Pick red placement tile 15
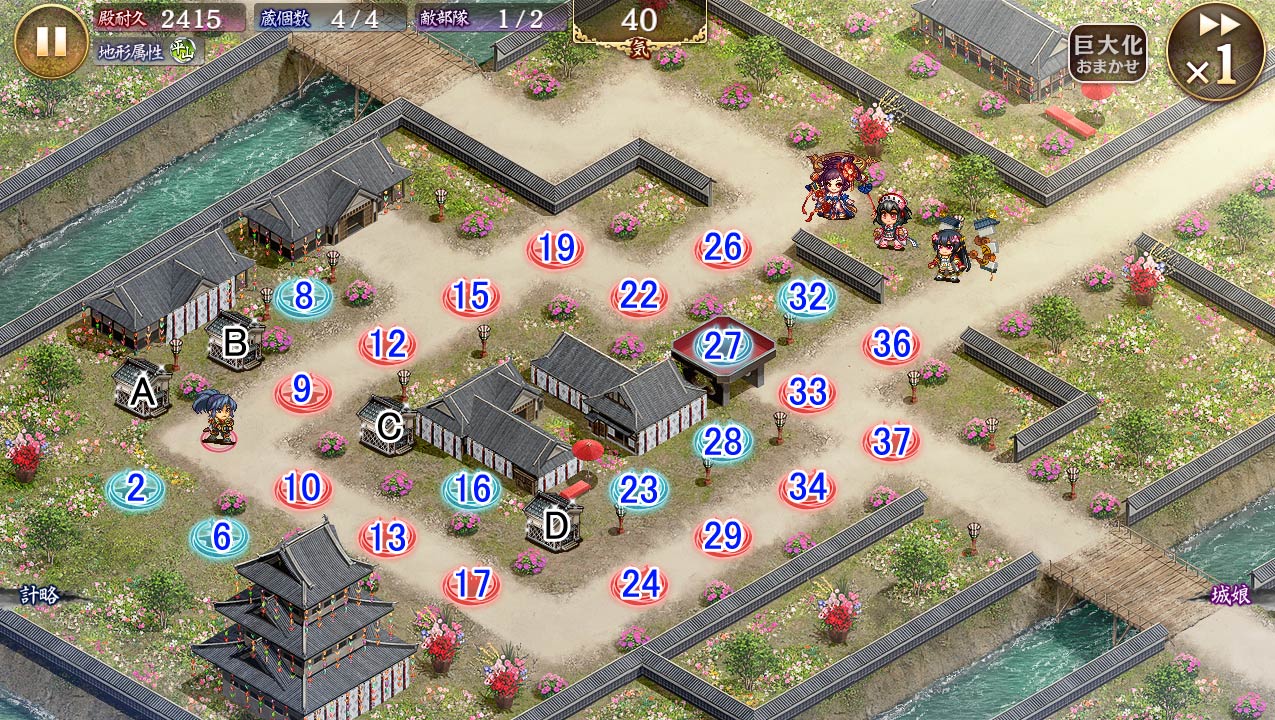 pyautogui.click(x=471, y=296)
